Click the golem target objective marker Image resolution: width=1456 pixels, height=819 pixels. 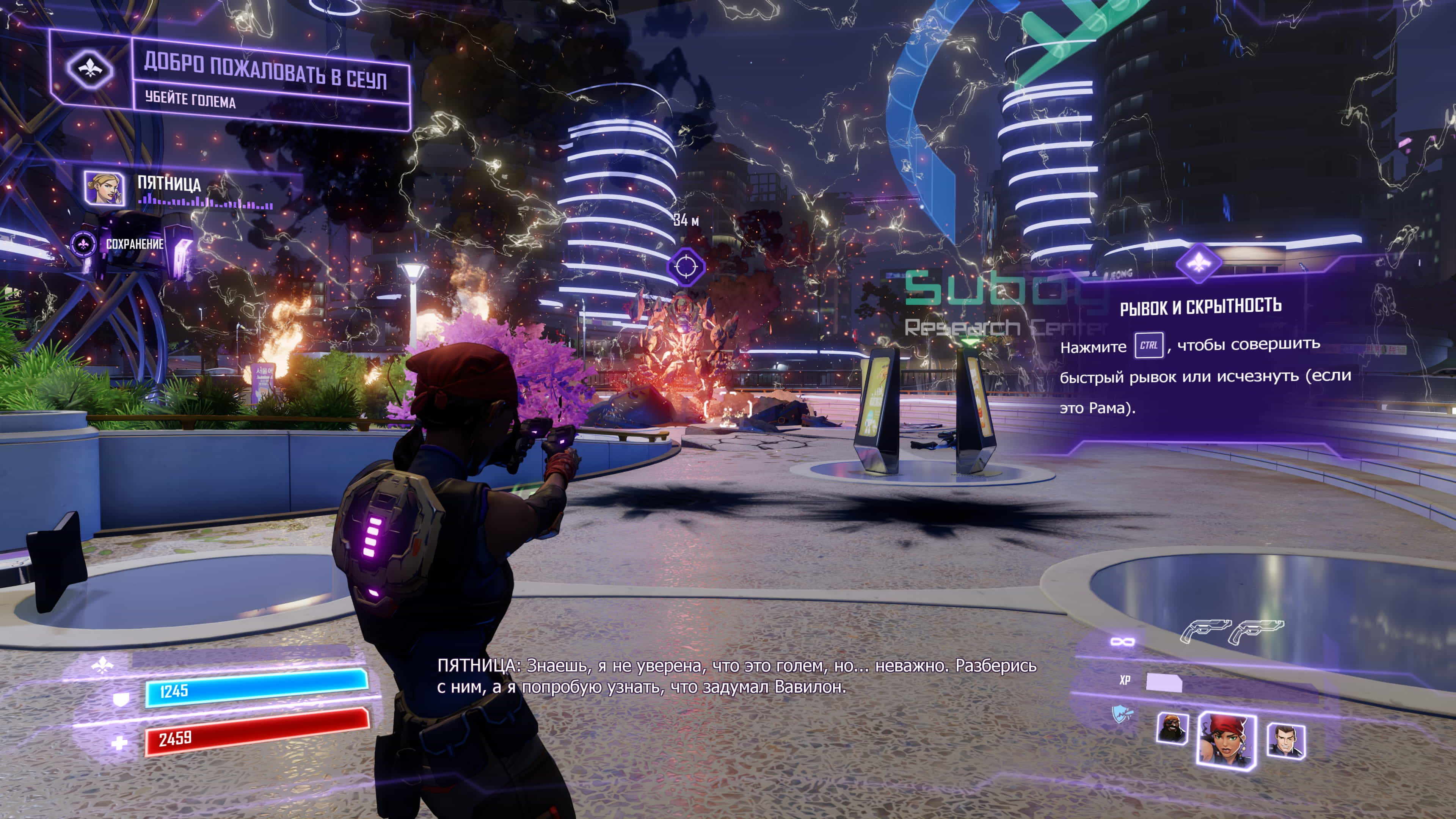click(x=686, y=266)
